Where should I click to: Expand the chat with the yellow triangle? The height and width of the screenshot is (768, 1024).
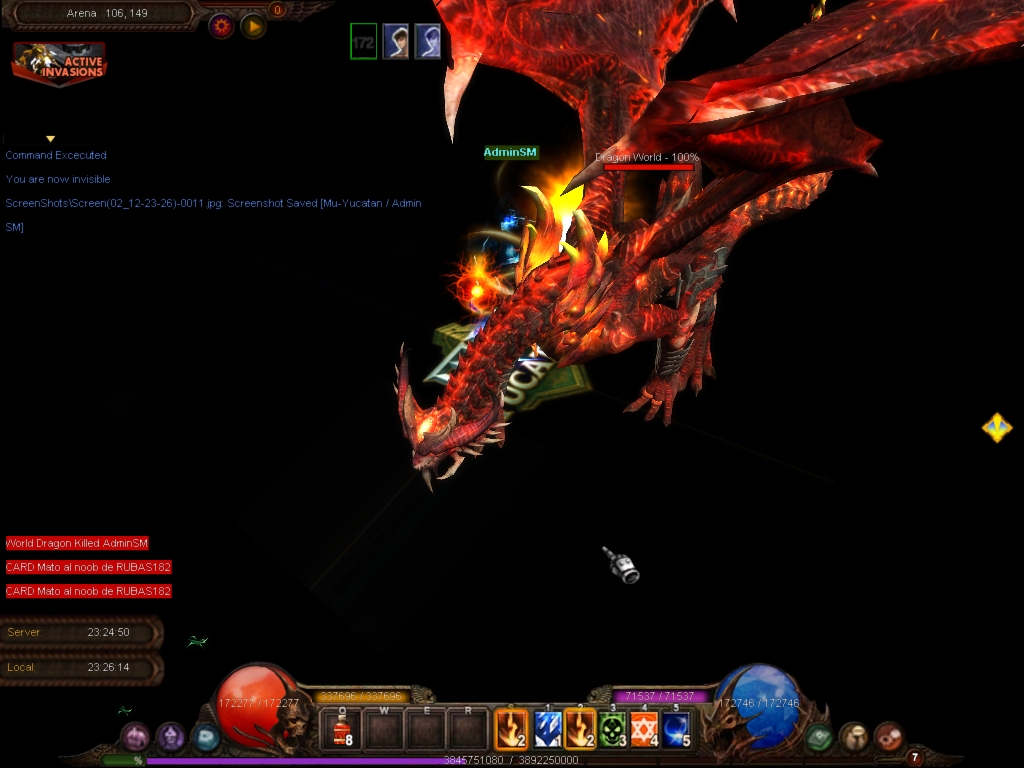(x=50, y=139)
